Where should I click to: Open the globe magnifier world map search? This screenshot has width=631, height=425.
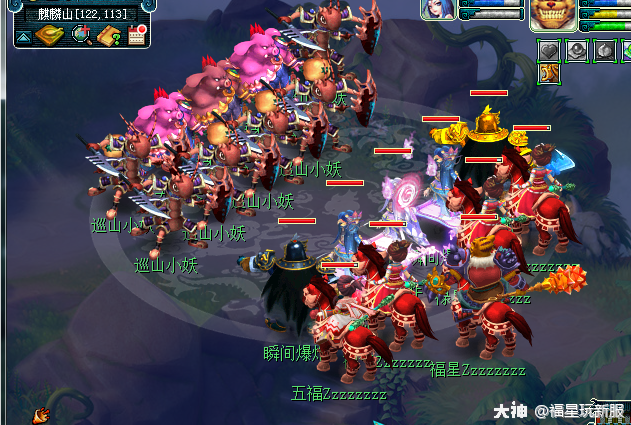(x=81, y=36)
